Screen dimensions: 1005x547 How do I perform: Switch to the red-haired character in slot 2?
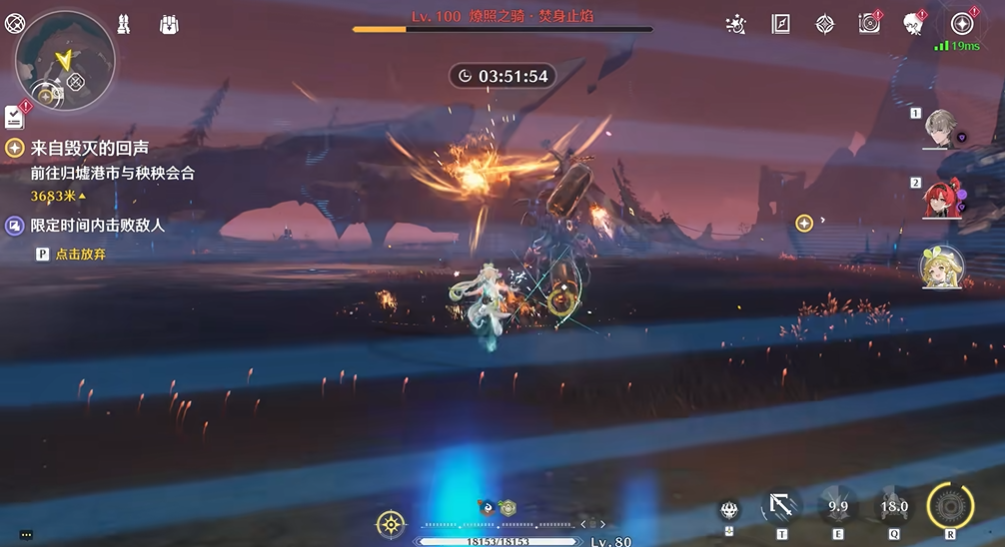pyautogui.click(x=941, y=198)
